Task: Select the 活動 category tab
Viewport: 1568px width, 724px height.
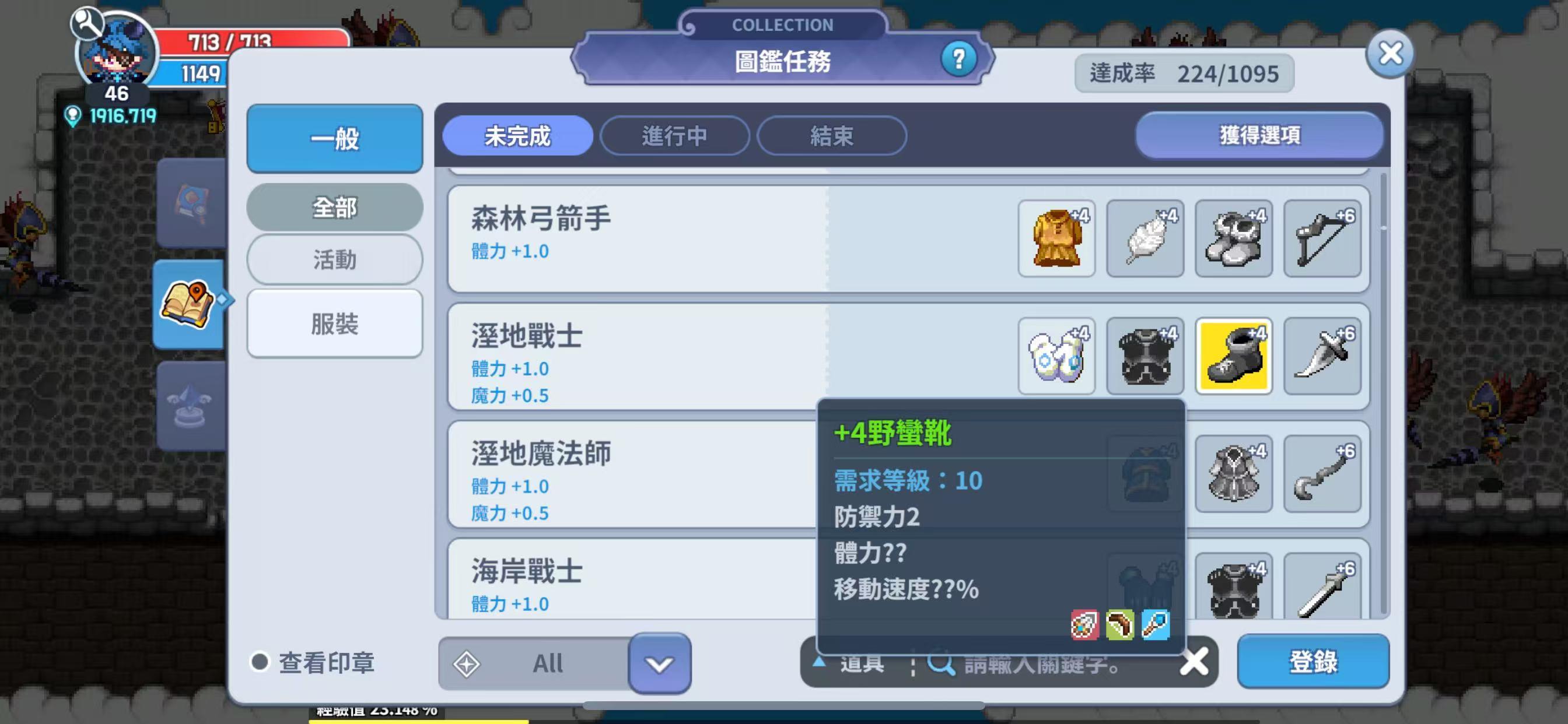Action: pyautogui.click(x=334, y=259)
